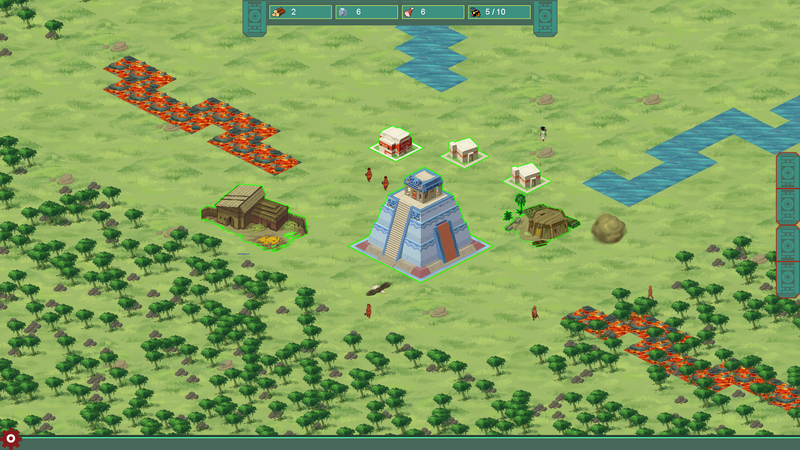Select the outlined wooden storehouse building

coord(250,212)
